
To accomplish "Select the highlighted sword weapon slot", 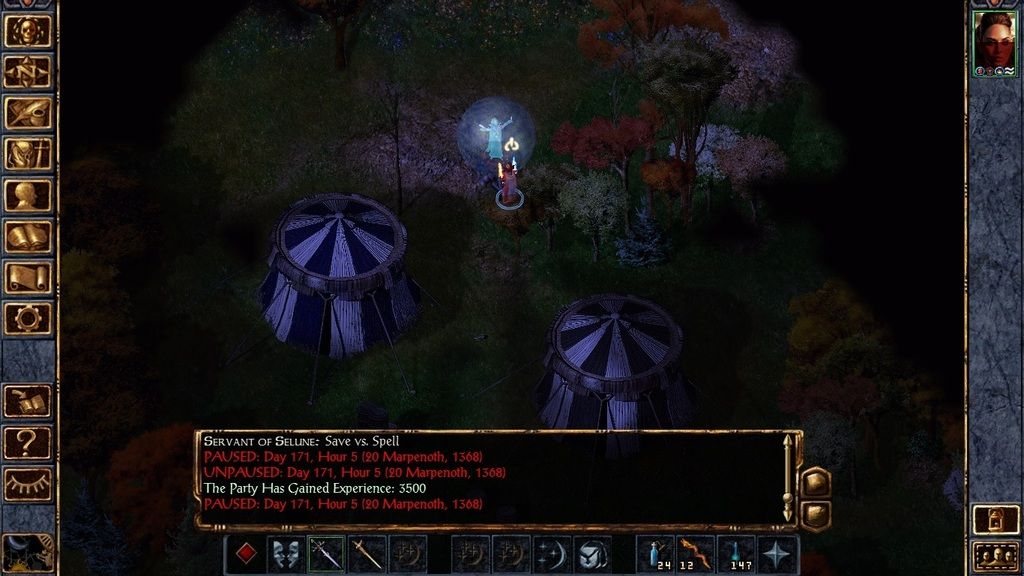I will point(326,554).
